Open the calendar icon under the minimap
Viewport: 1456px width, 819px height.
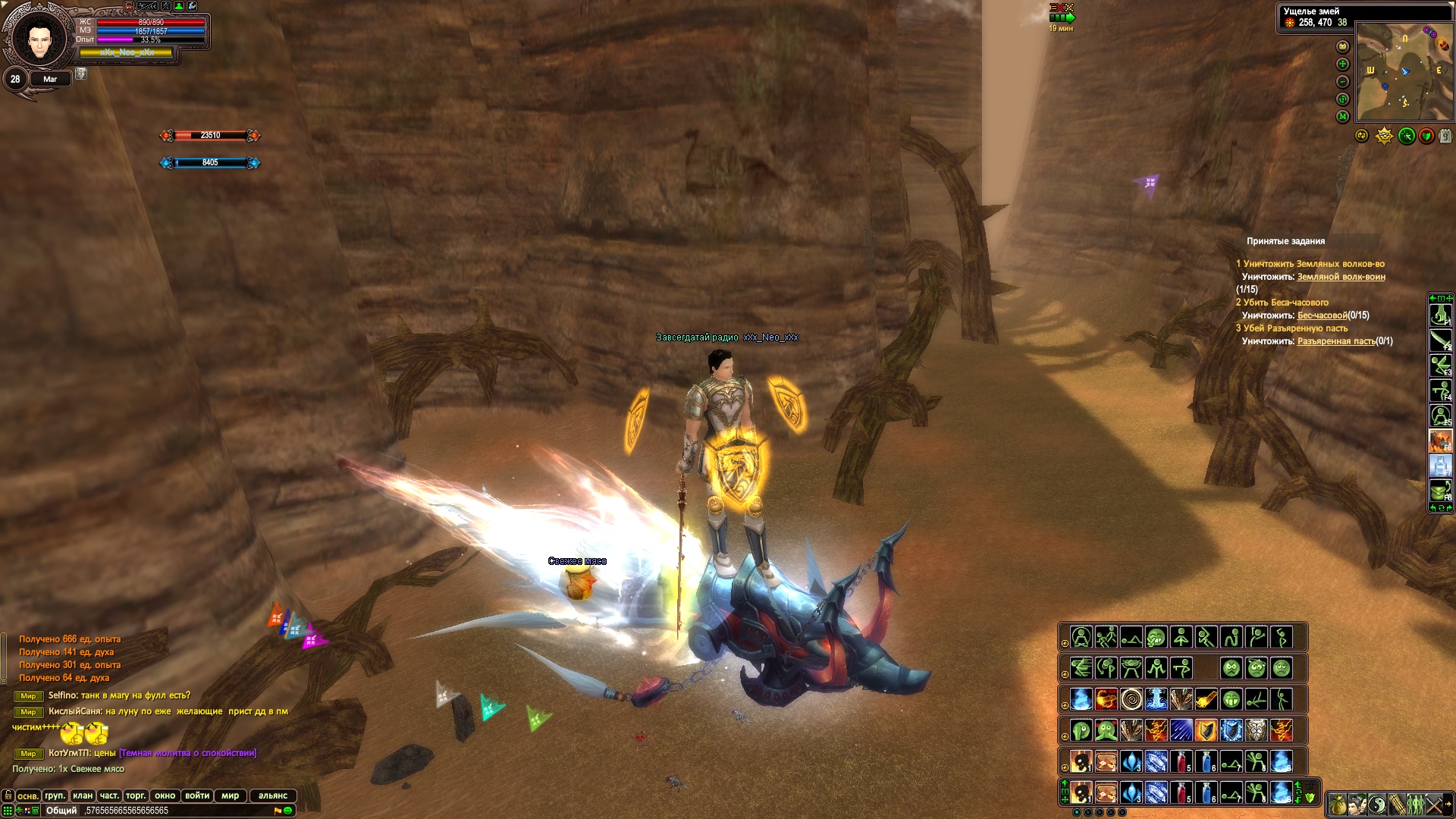point(1445,136)
